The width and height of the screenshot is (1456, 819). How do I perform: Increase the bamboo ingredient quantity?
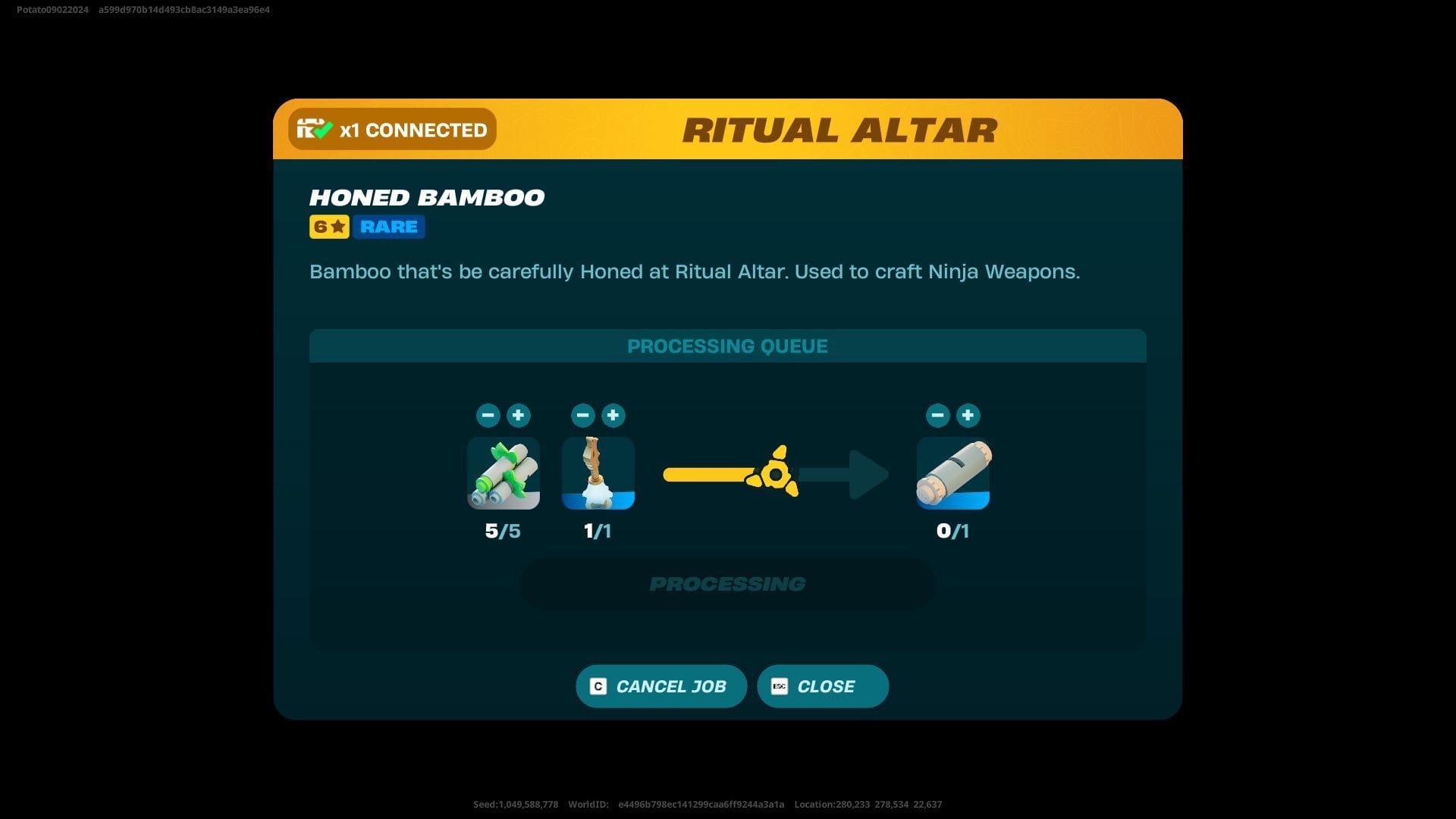[519, 415]
